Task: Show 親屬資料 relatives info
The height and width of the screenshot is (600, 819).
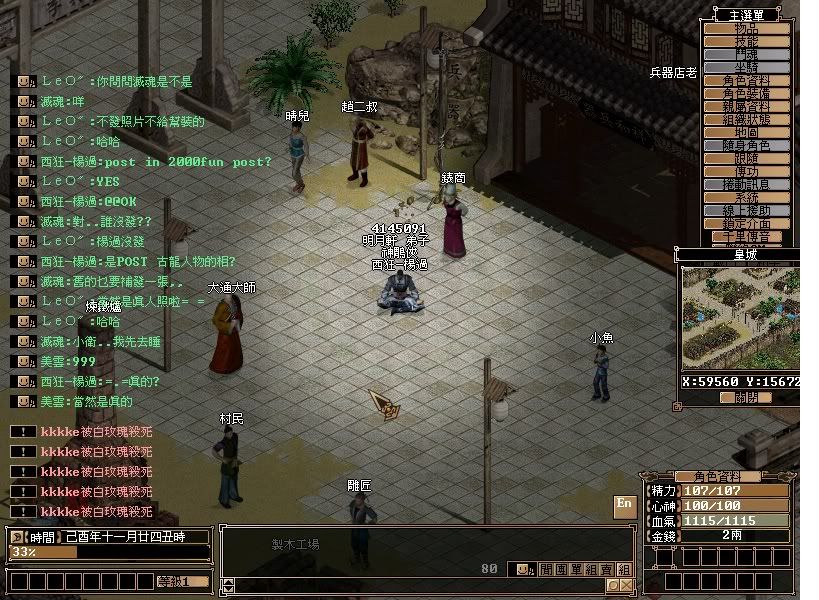Action: pyautogui.click(x=747, y=107)
